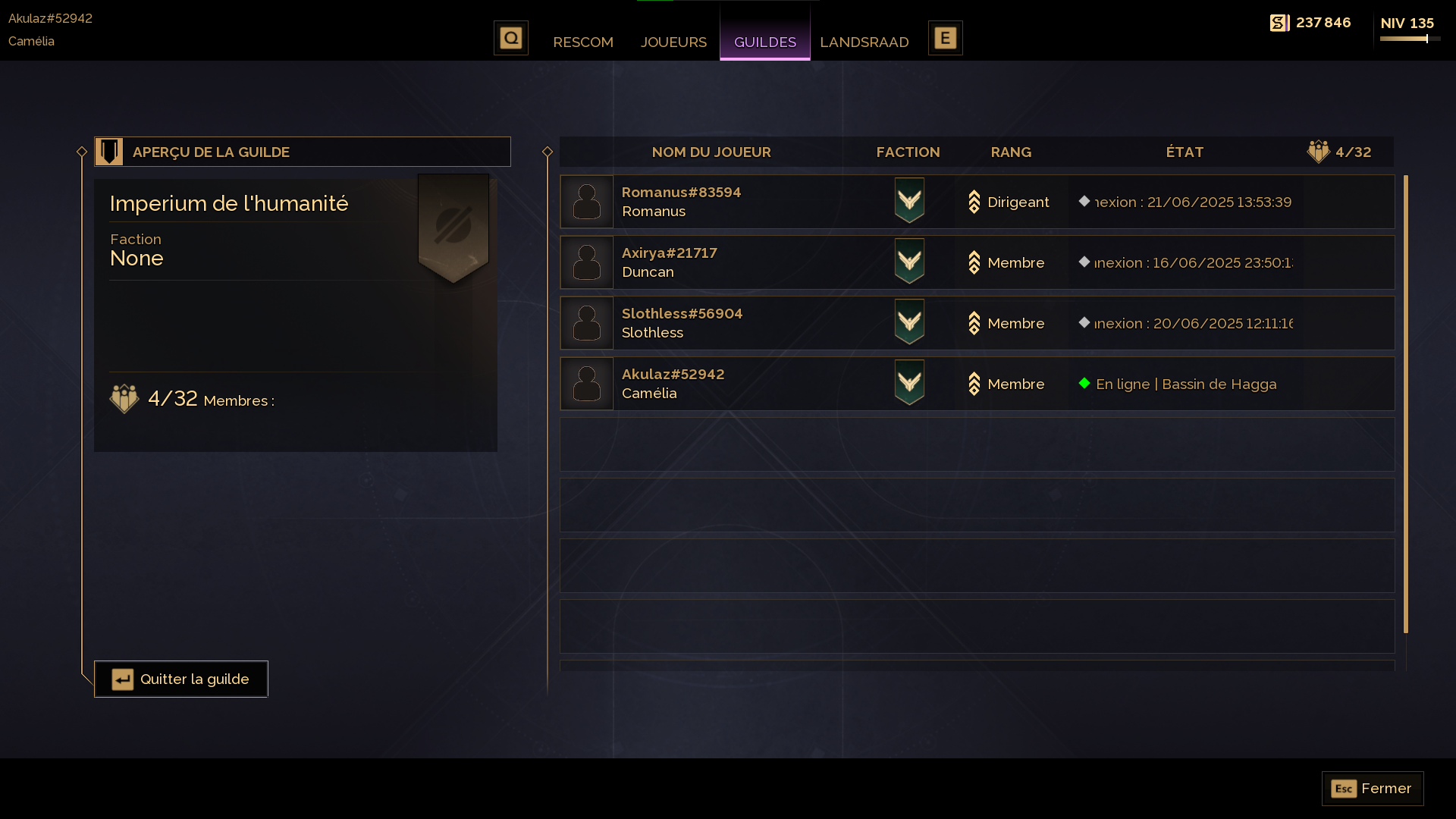The height and width of the screenshot is (819, 1456).
Task: Click the member list scrollbar
Action: point(1405,403)
